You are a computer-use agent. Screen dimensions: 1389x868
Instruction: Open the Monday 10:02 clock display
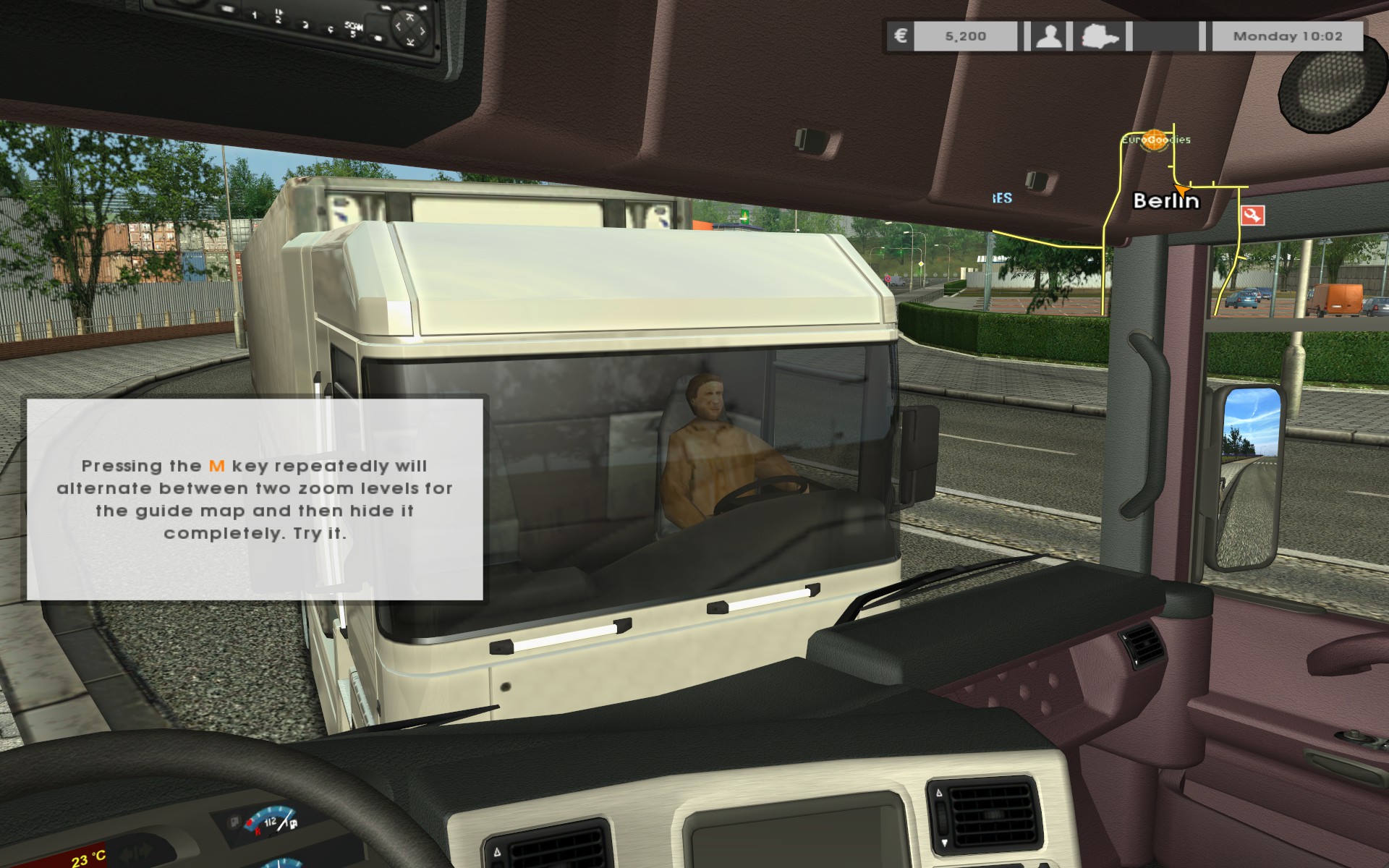point(1288,35)
